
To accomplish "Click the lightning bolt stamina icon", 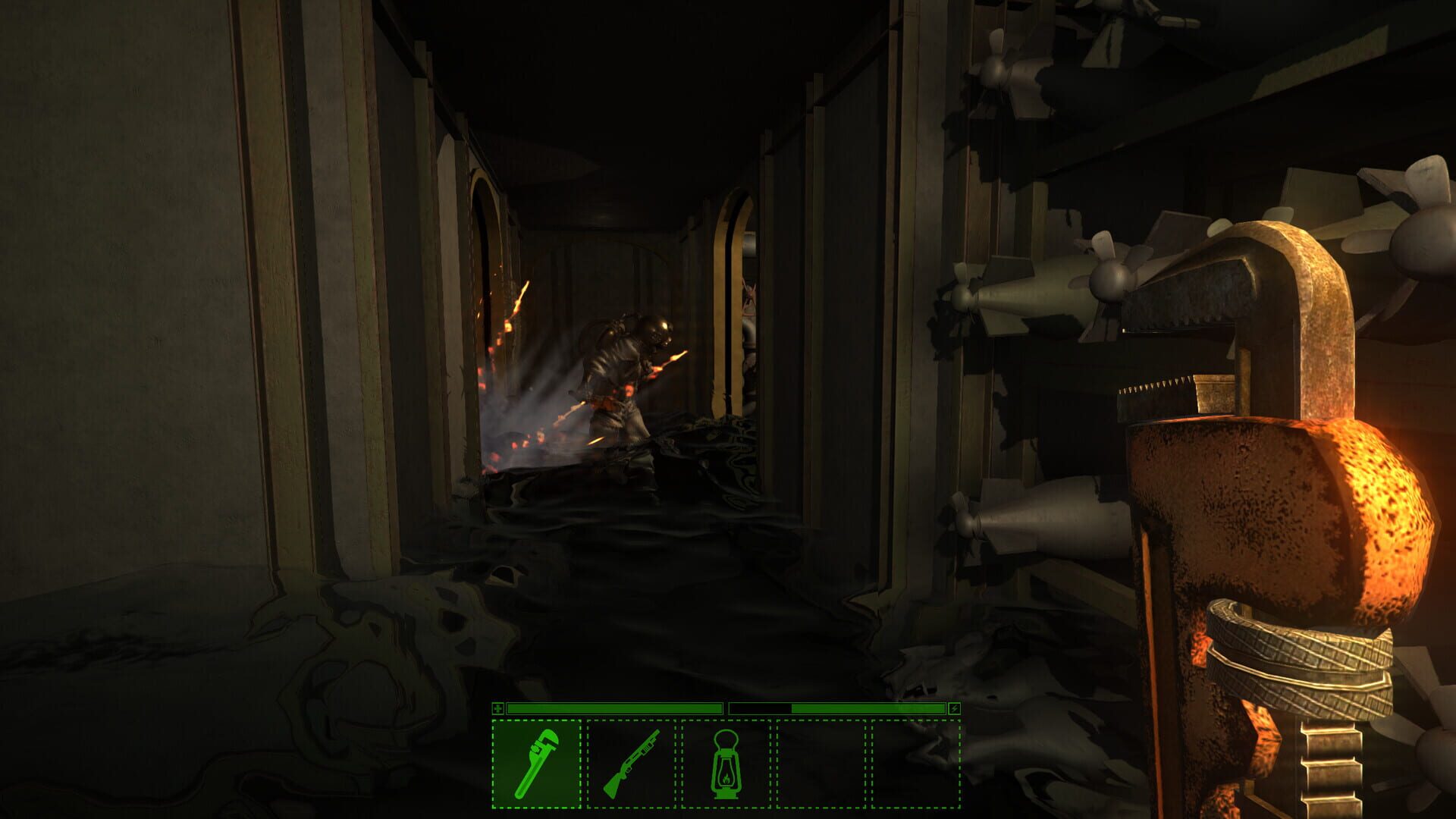I will 956,709.
